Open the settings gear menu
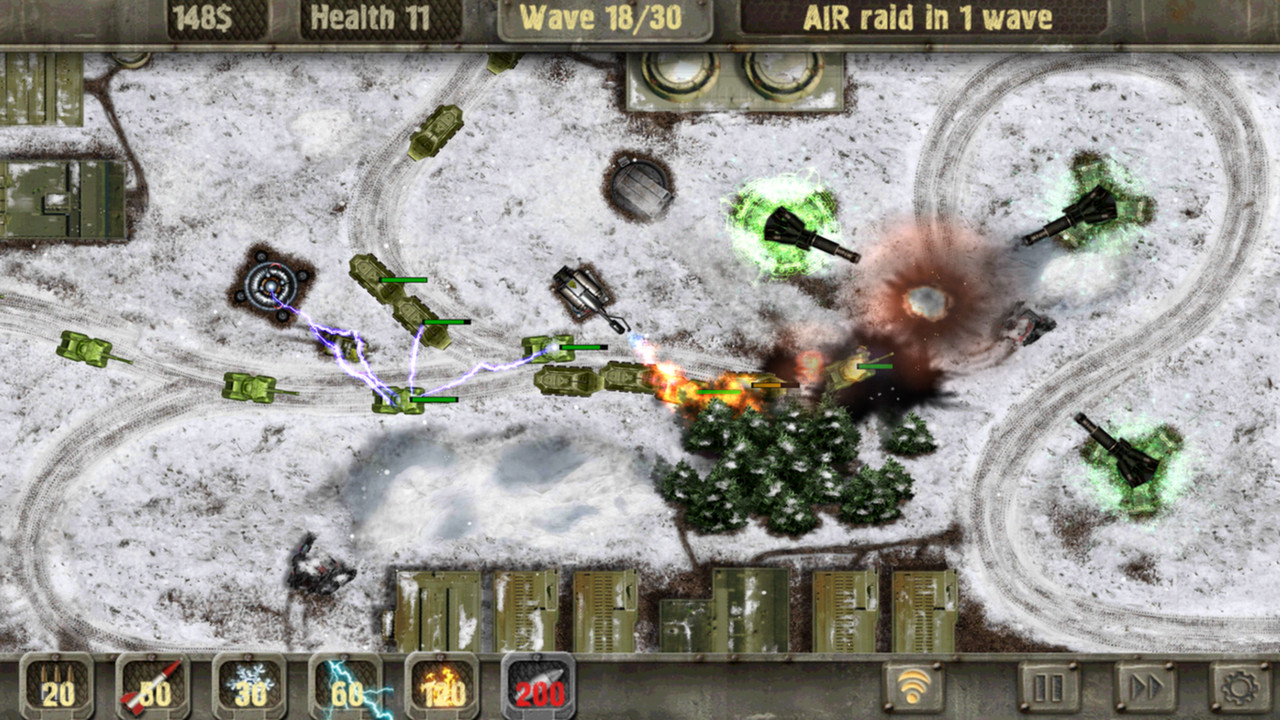Screen dimensions: 1280x720 (x=1237, y=685)
